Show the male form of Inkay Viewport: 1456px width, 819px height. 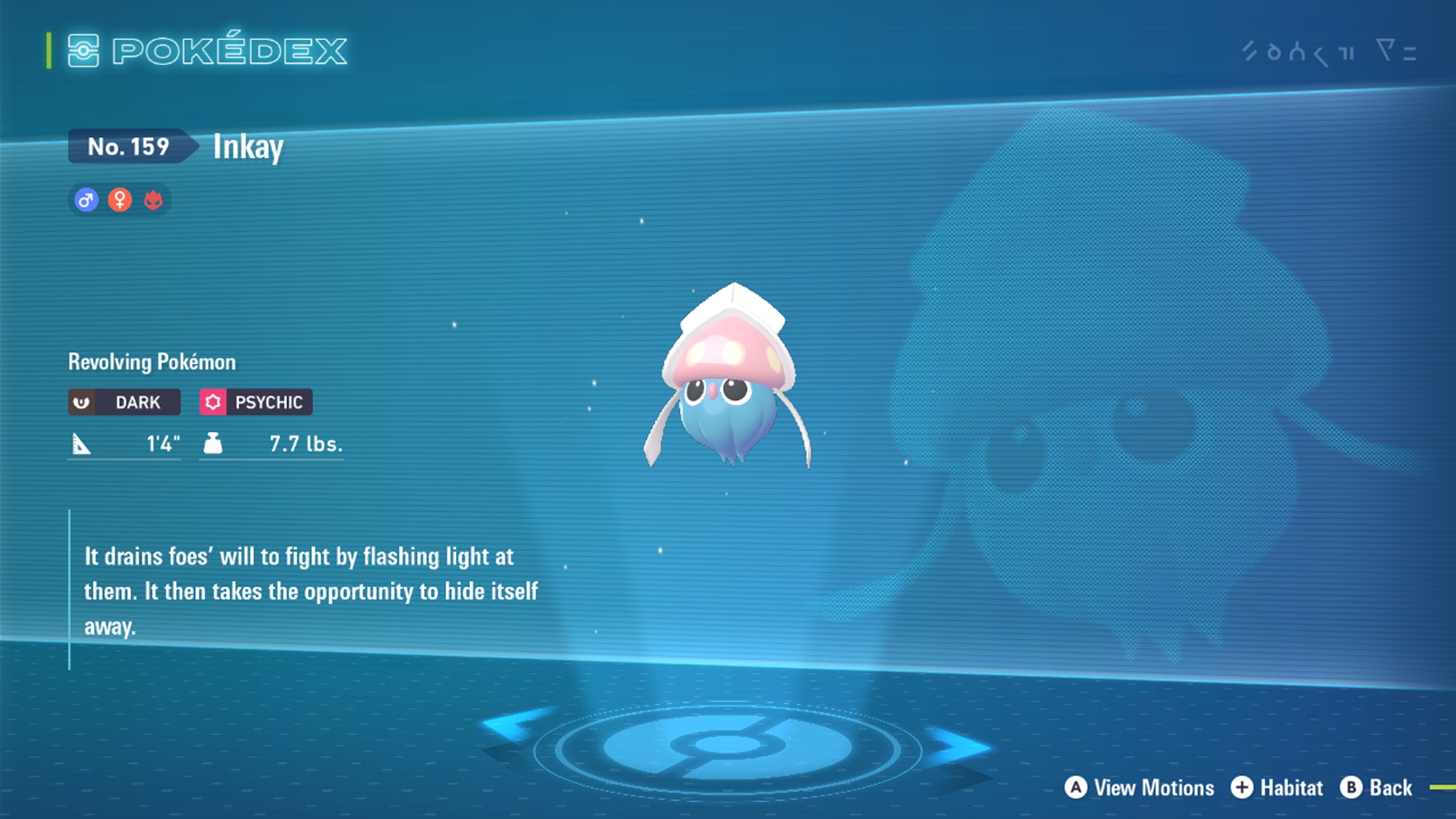tap(86, 200)
